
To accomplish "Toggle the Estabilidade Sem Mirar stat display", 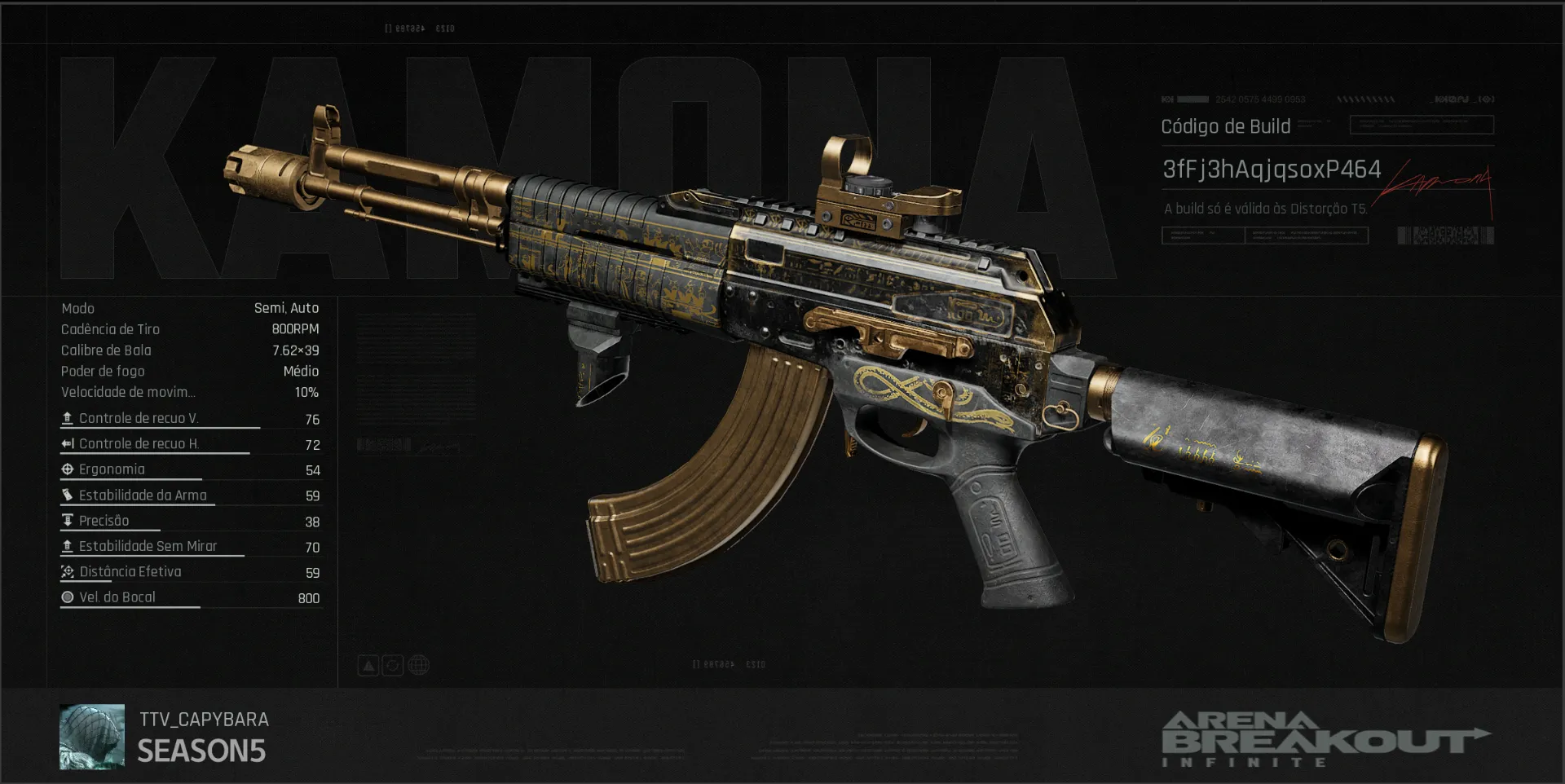I will (x=67, y=546).
